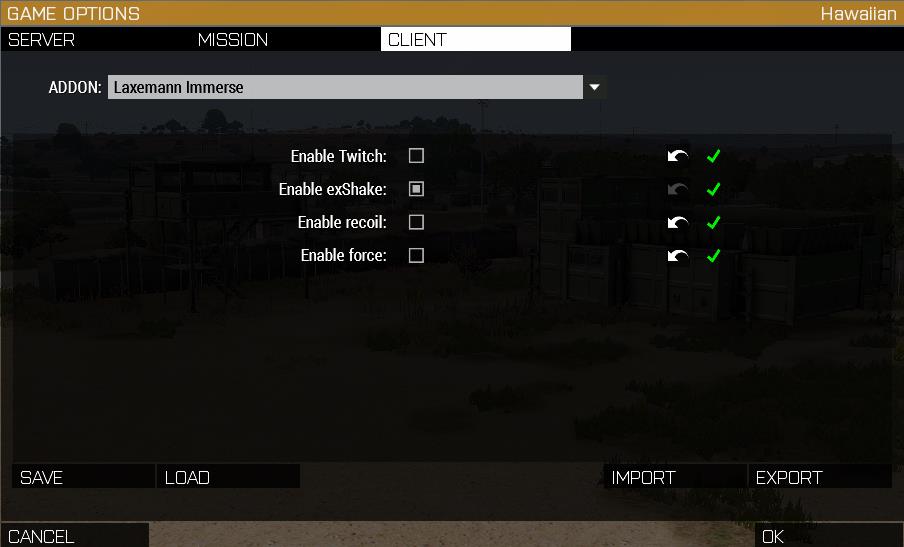The image size is (904, 547).
Task: Click the reset arrow for Enable recoil
Action: click(x=678, y=222)
